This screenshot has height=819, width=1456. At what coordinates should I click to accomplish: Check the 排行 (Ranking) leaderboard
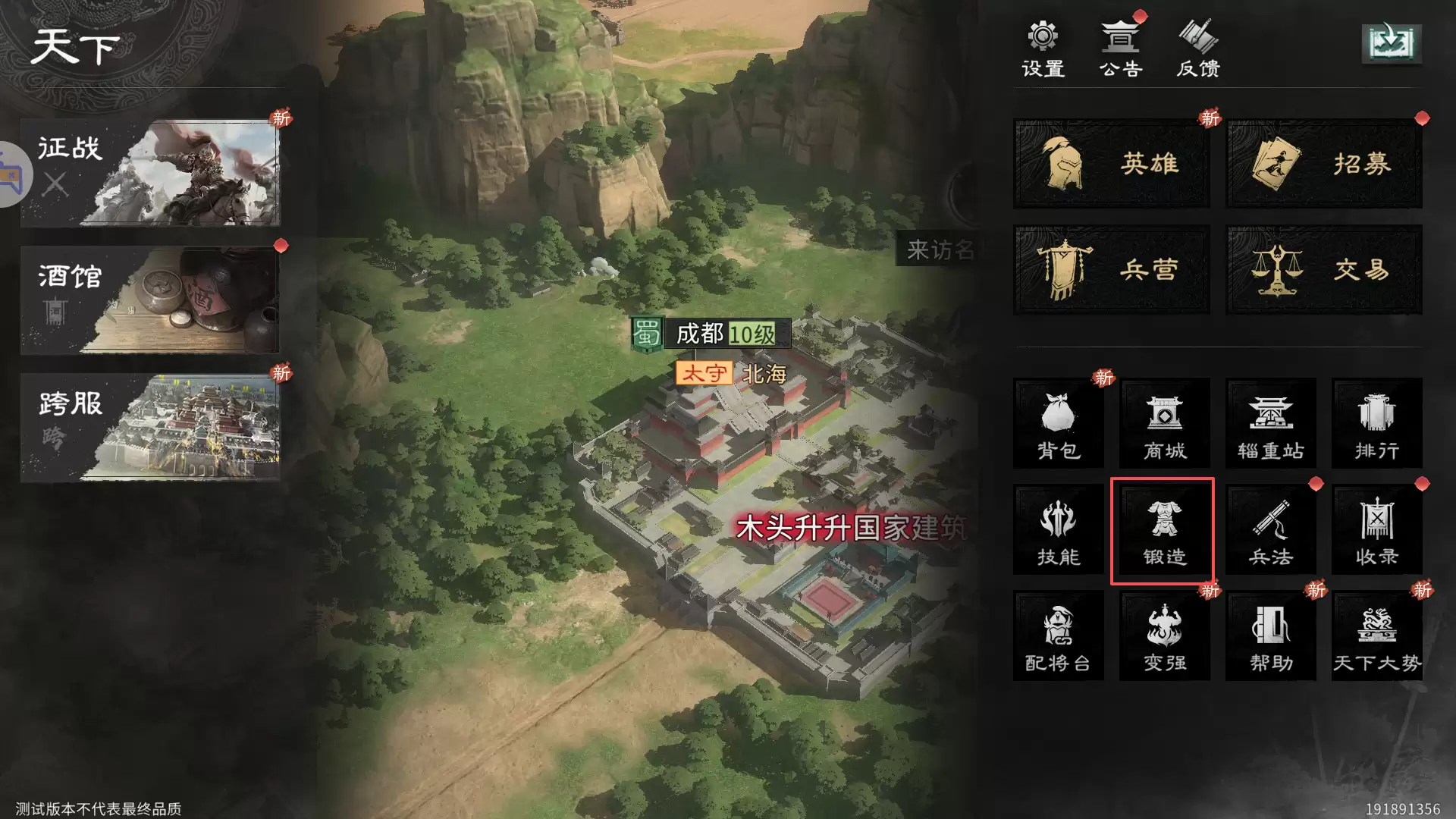[1377, 423]
